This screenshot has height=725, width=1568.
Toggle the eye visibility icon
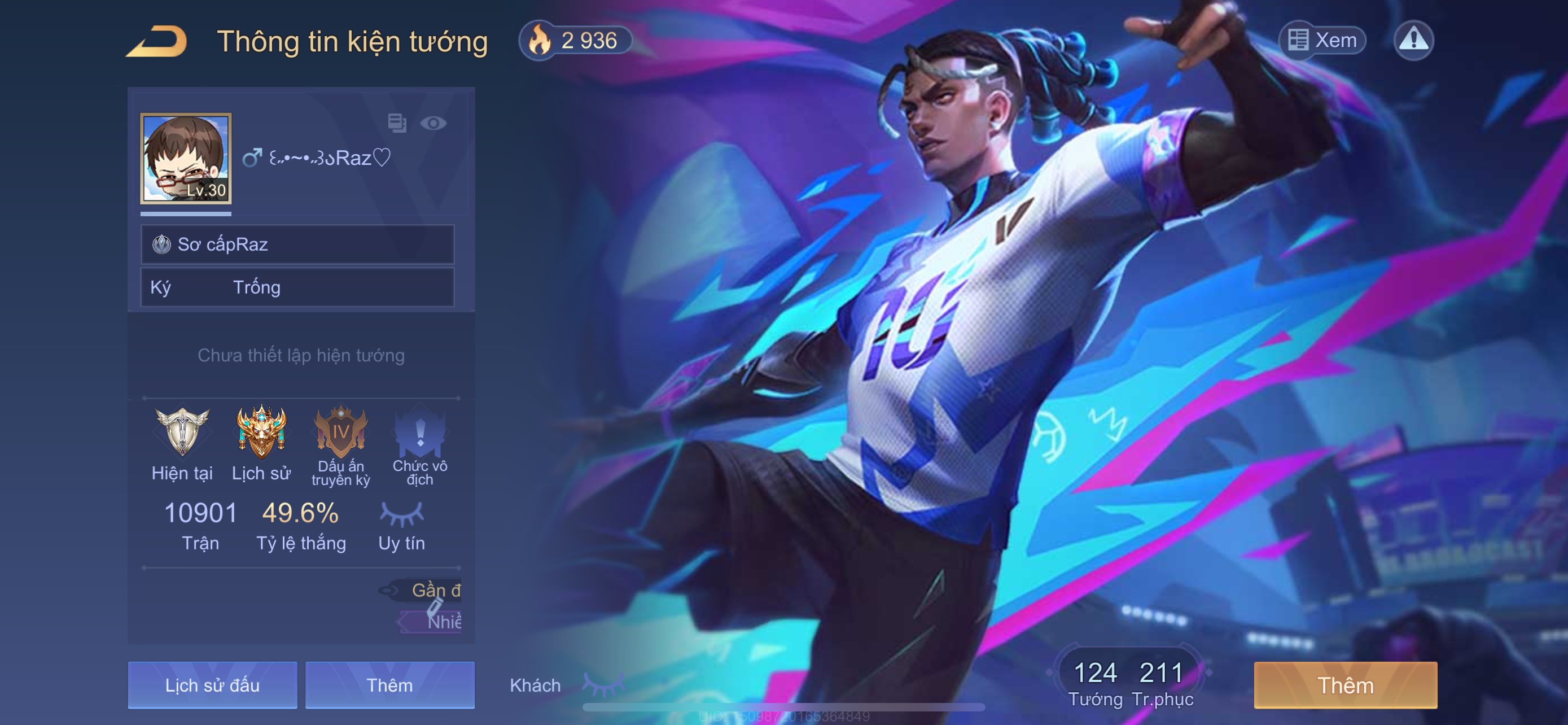click(x=433, y=124)
